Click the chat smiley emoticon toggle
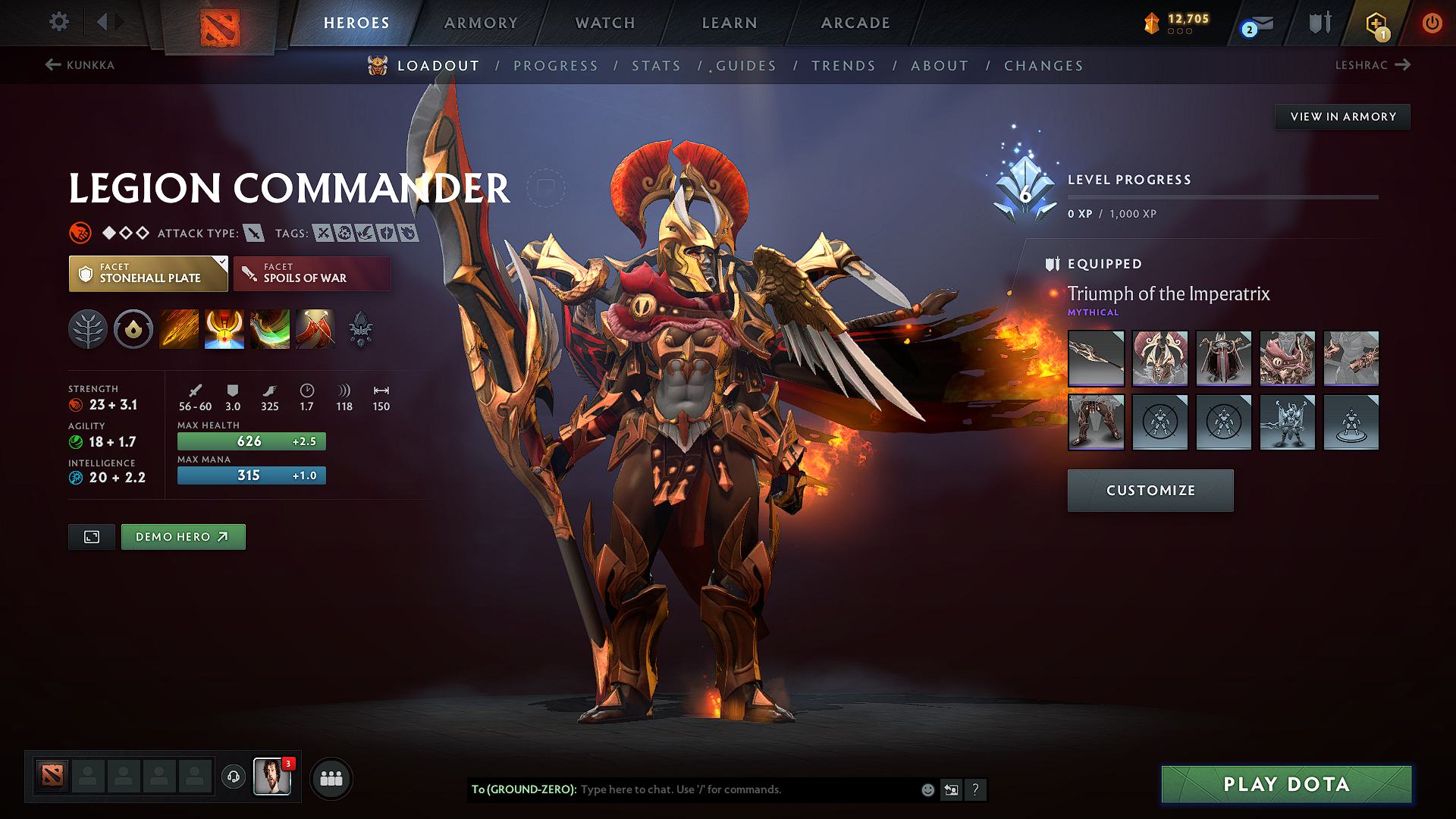 click(927, 789)
